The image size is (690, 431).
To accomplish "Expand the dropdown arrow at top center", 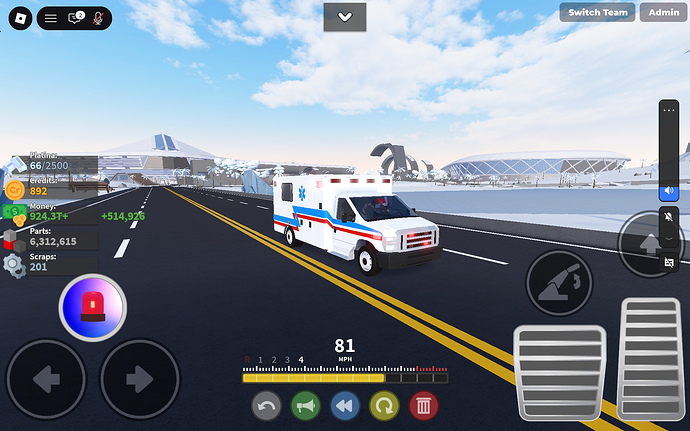I will coord(345,16).
